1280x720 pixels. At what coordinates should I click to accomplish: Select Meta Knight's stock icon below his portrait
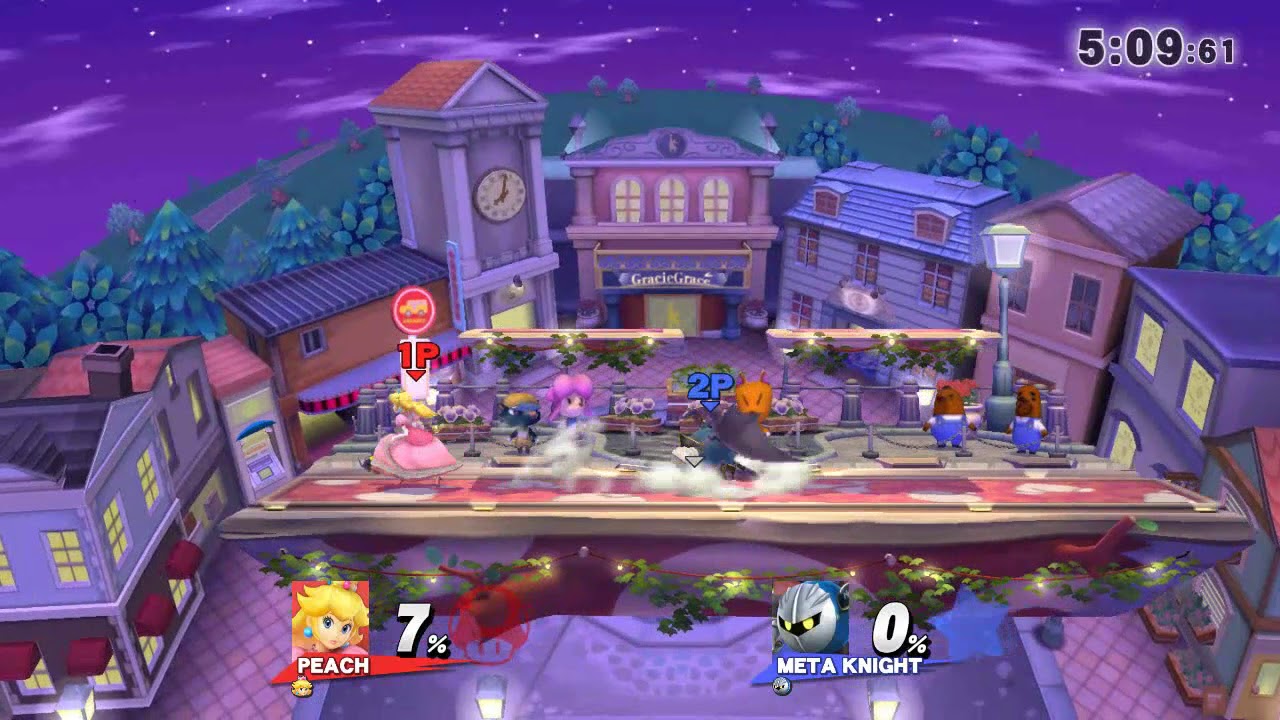781,685
